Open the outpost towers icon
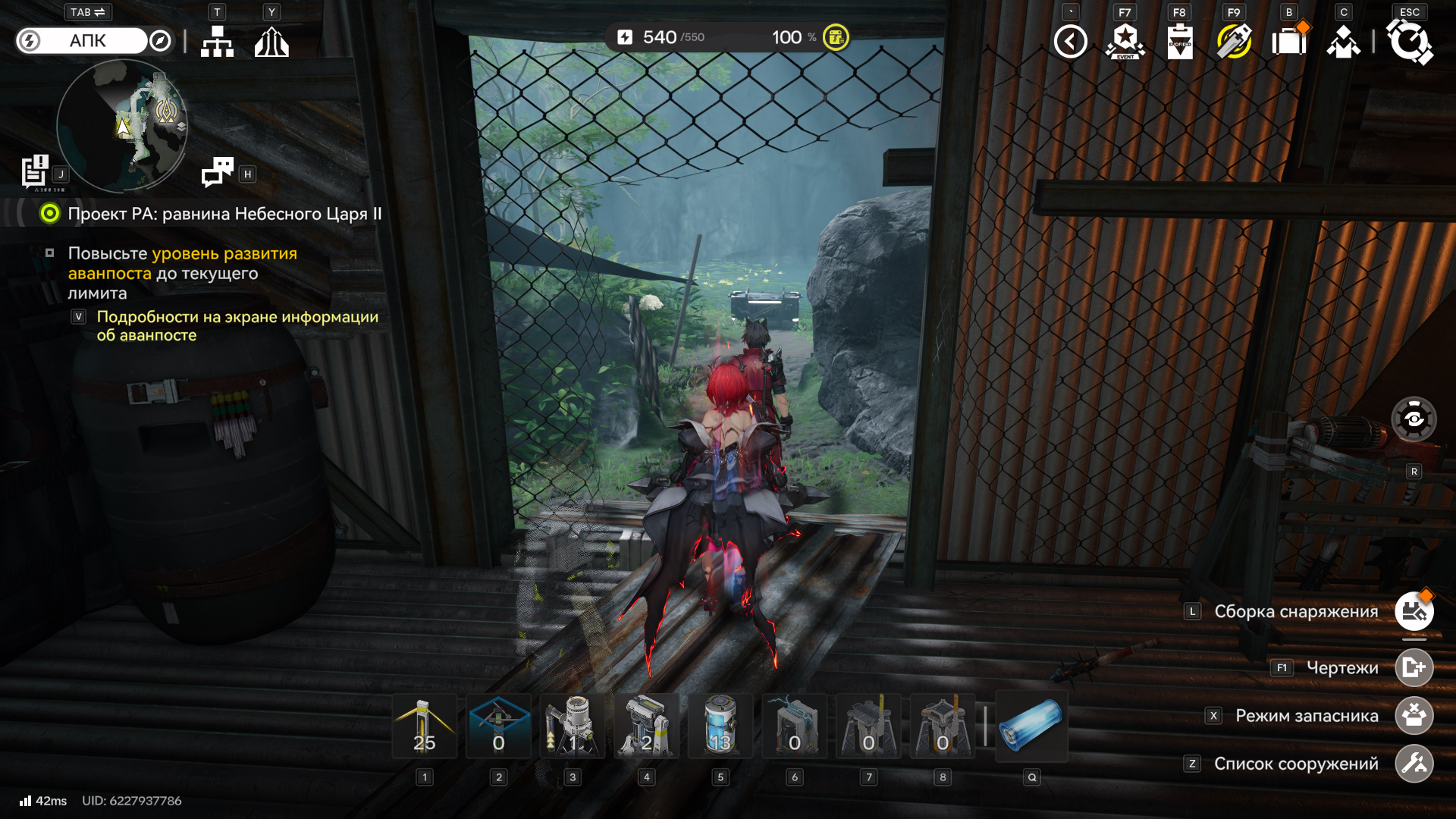1456x819 pixels. [271, 42]
